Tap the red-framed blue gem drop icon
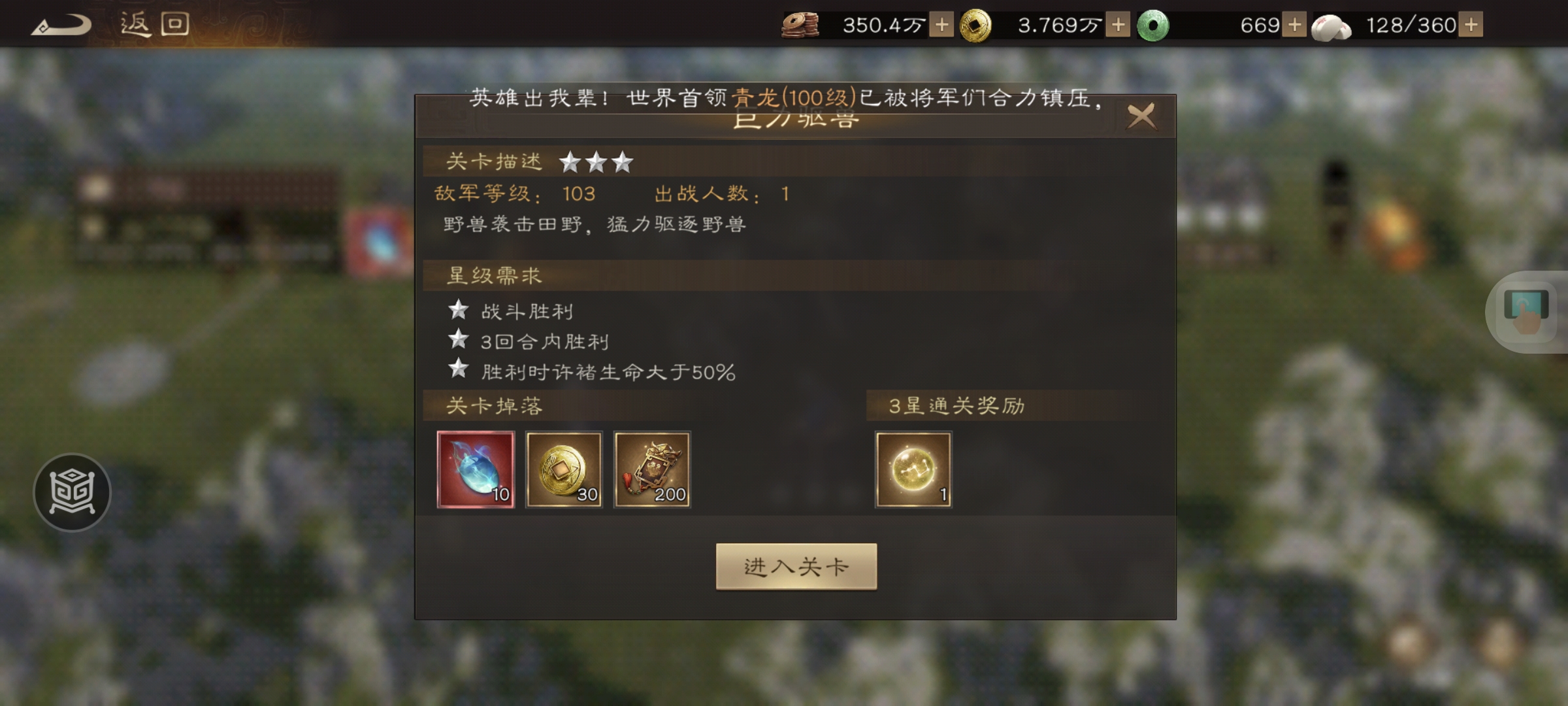 [475, 469]
